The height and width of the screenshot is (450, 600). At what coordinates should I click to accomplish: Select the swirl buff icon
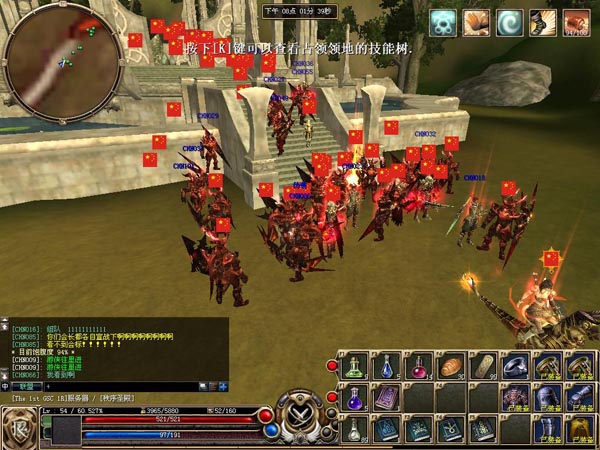510,23
